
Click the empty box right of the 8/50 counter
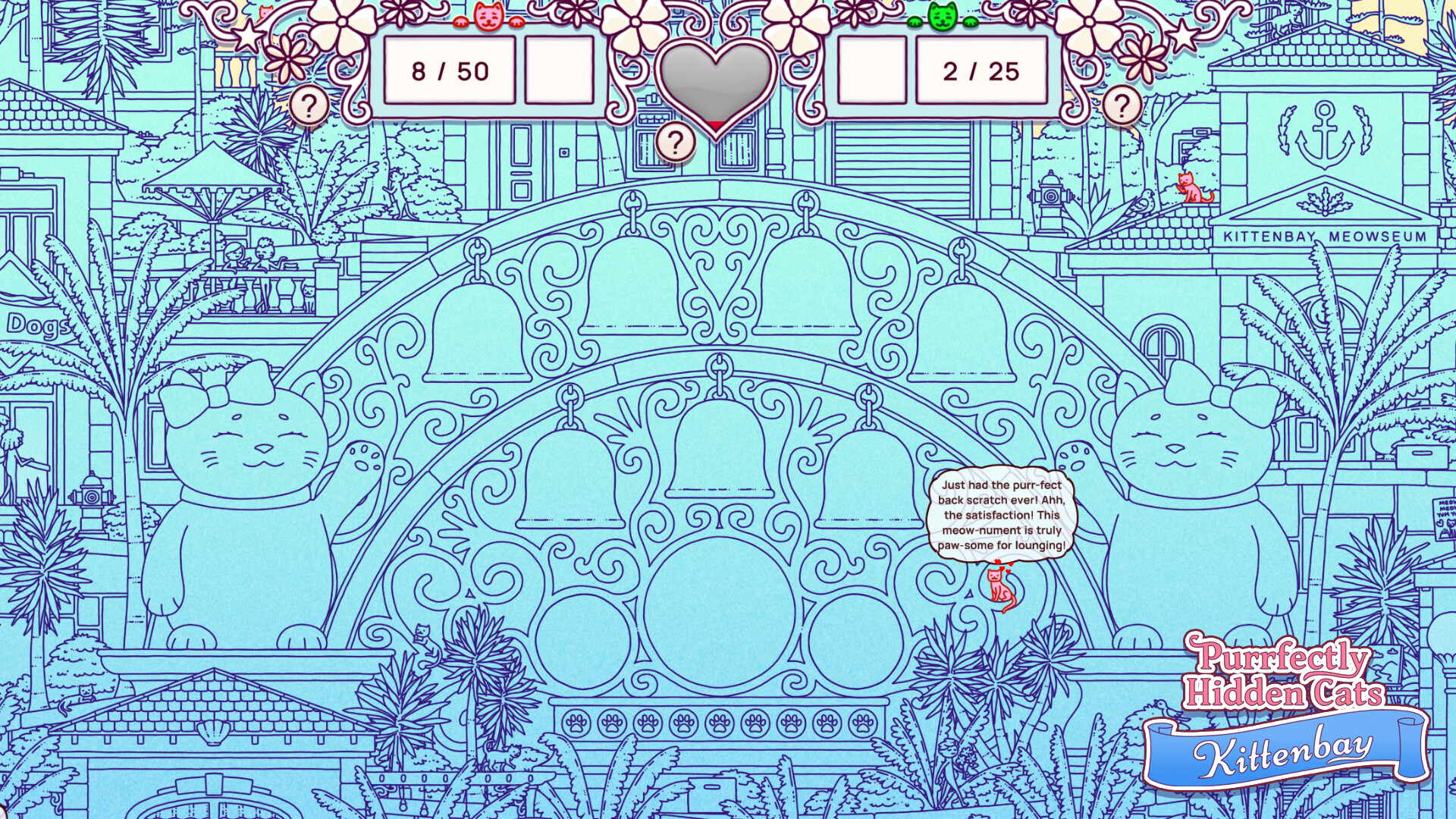pyautogui.click(x=559, y=71)
